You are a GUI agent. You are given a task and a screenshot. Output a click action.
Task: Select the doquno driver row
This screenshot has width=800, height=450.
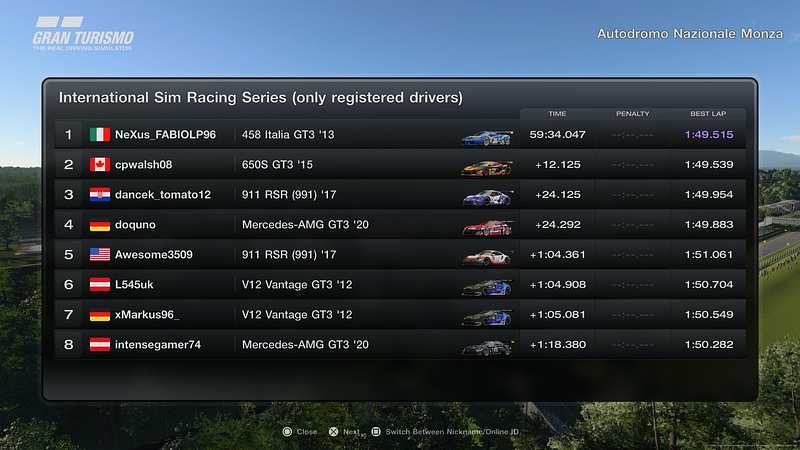click(x=400, y=225)
